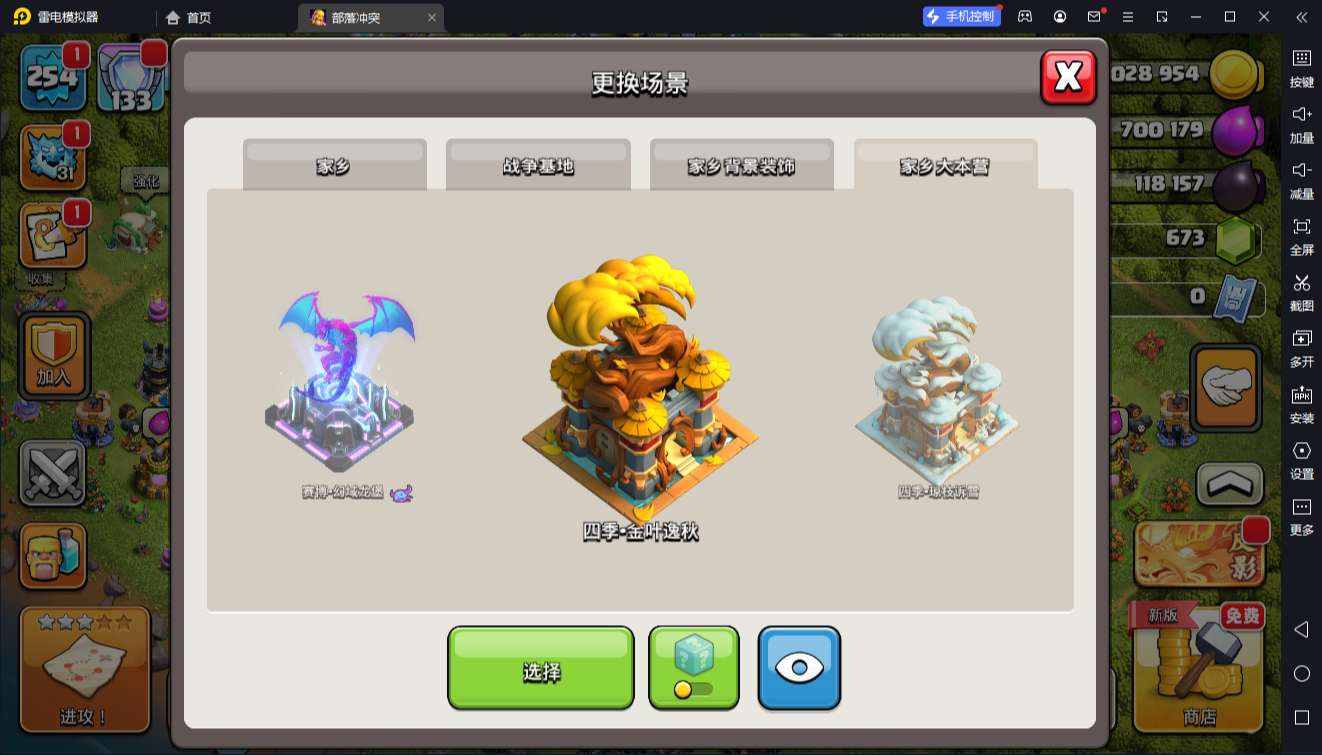Tap the 加入 clan shield button

(x=54, y=355)
